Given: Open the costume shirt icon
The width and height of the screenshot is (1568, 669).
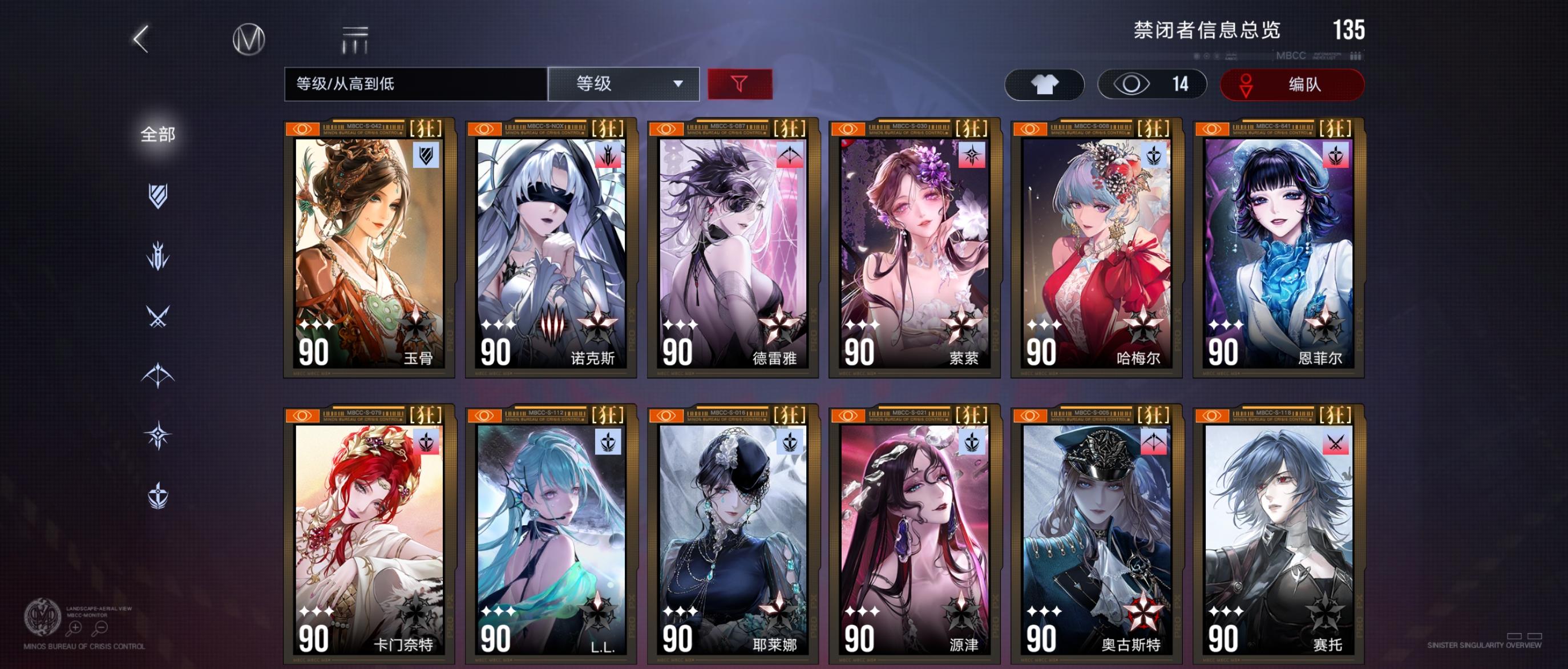Looking at the screenshot, I should pyautogui.click(x=1045, y=84).
